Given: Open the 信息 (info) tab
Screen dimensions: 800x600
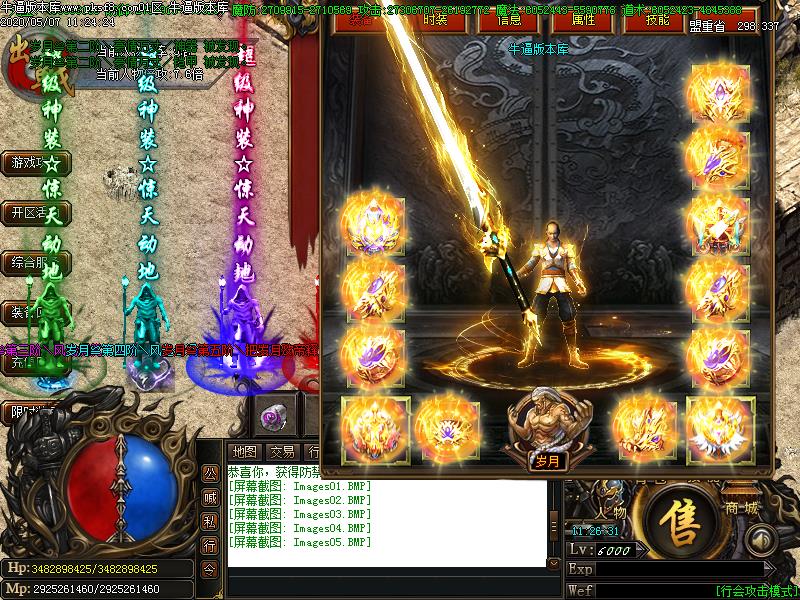Looking at the screenshot, I should point(509,20).
